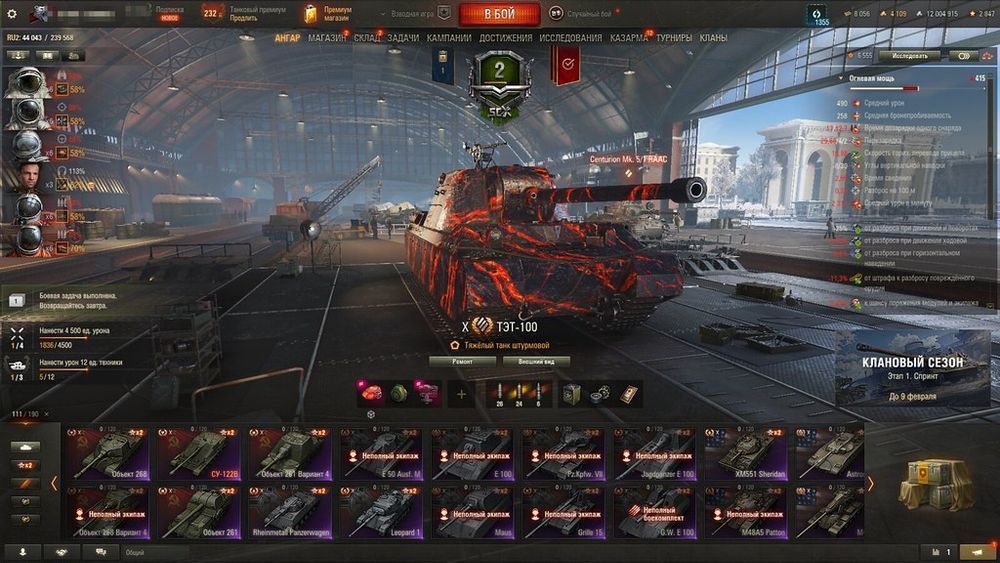Go to the КАМПАНИИ tab

449,38
